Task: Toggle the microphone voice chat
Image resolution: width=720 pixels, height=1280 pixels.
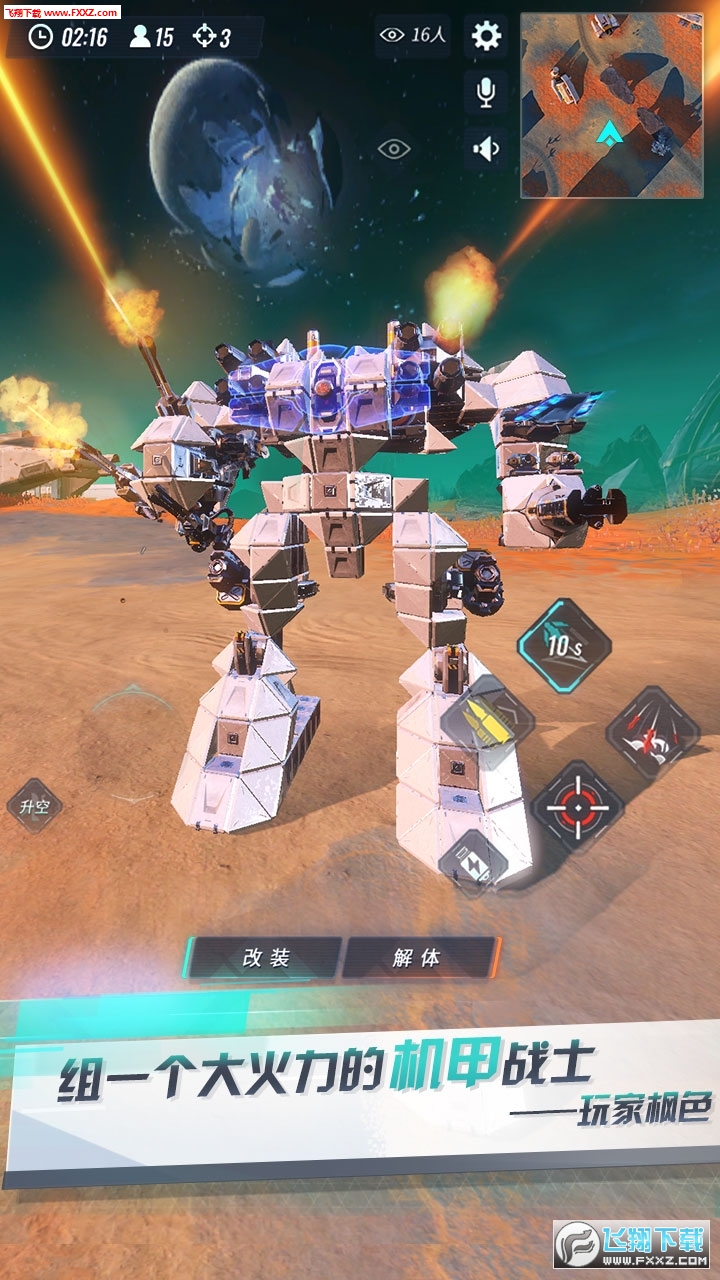Action: tap(486, 93)
